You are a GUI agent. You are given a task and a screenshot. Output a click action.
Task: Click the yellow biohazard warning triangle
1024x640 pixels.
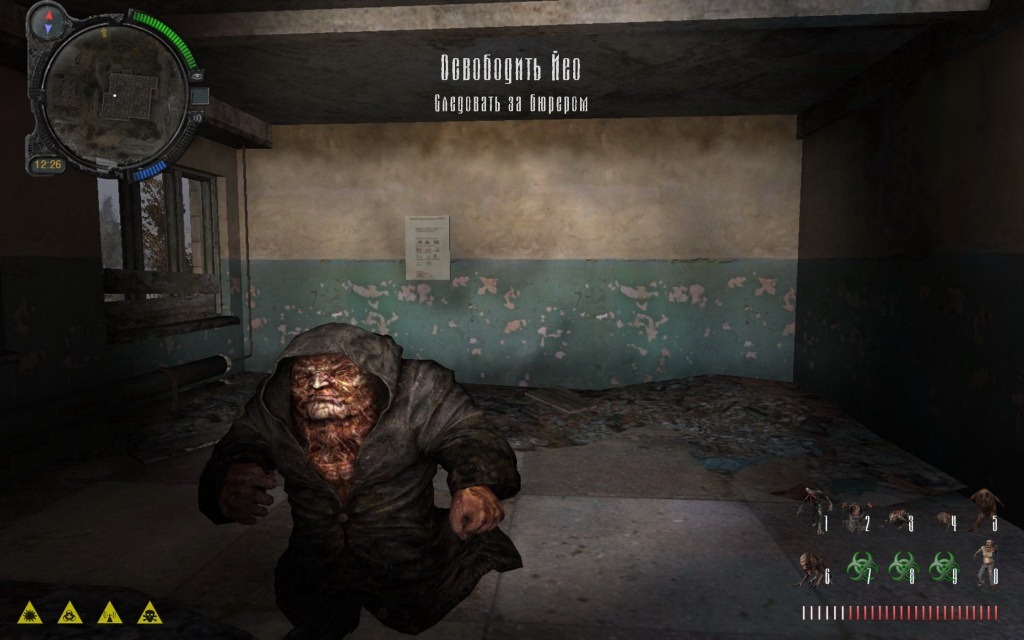(70, 611)
